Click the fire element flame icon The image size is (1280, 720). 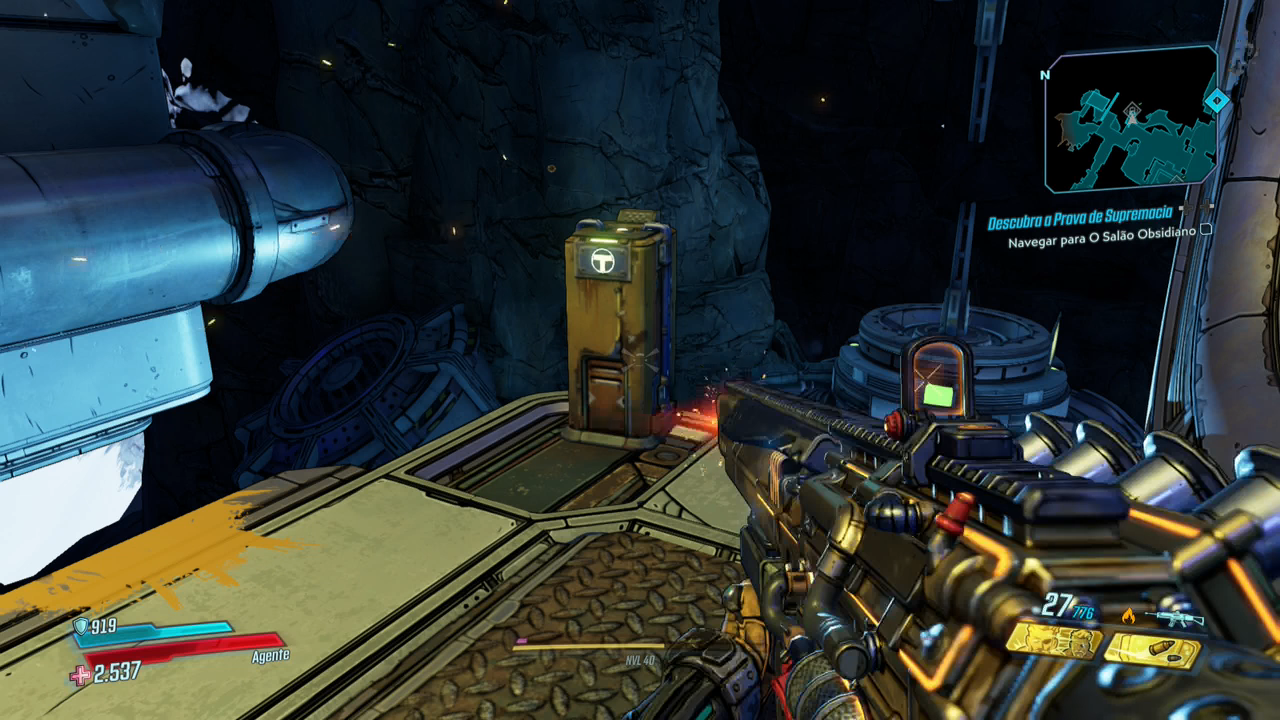(1129, 616)
